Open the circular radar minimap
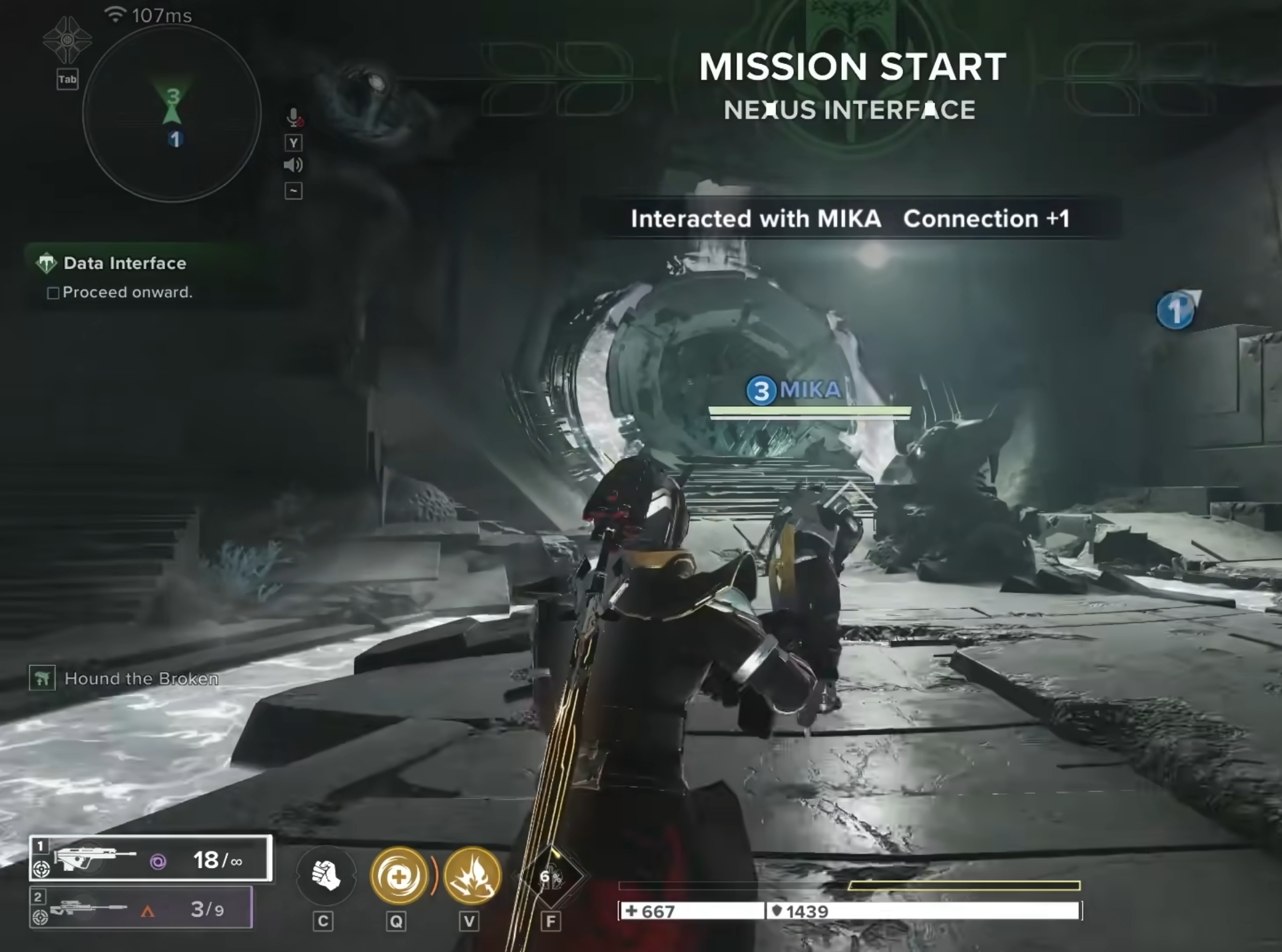 tap(172, 114)
